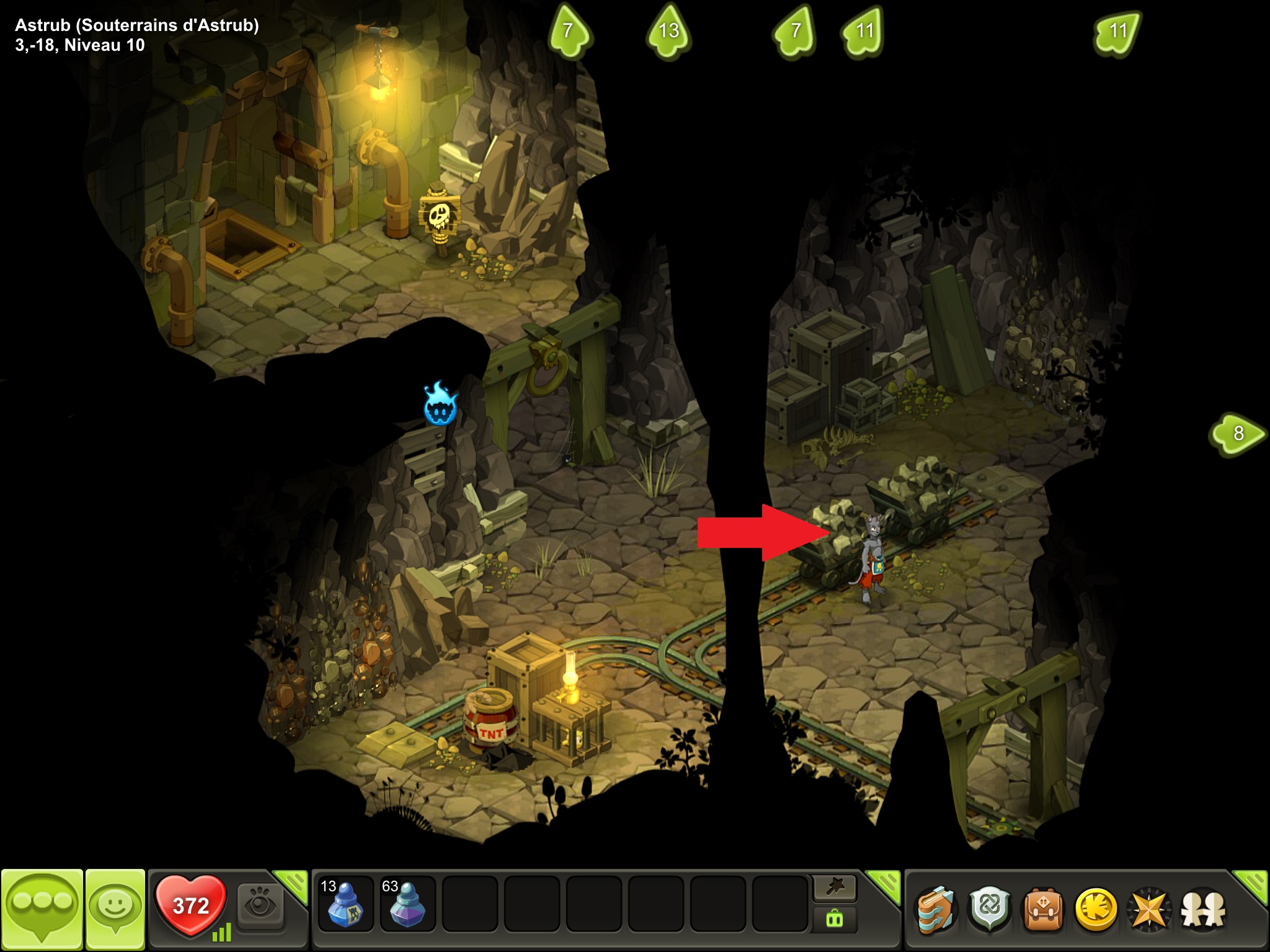Image resolution: width=1270 pixels, height=952 pixels.
Task: Open the spellbook icon with arrows
Action: coord(936,910)
